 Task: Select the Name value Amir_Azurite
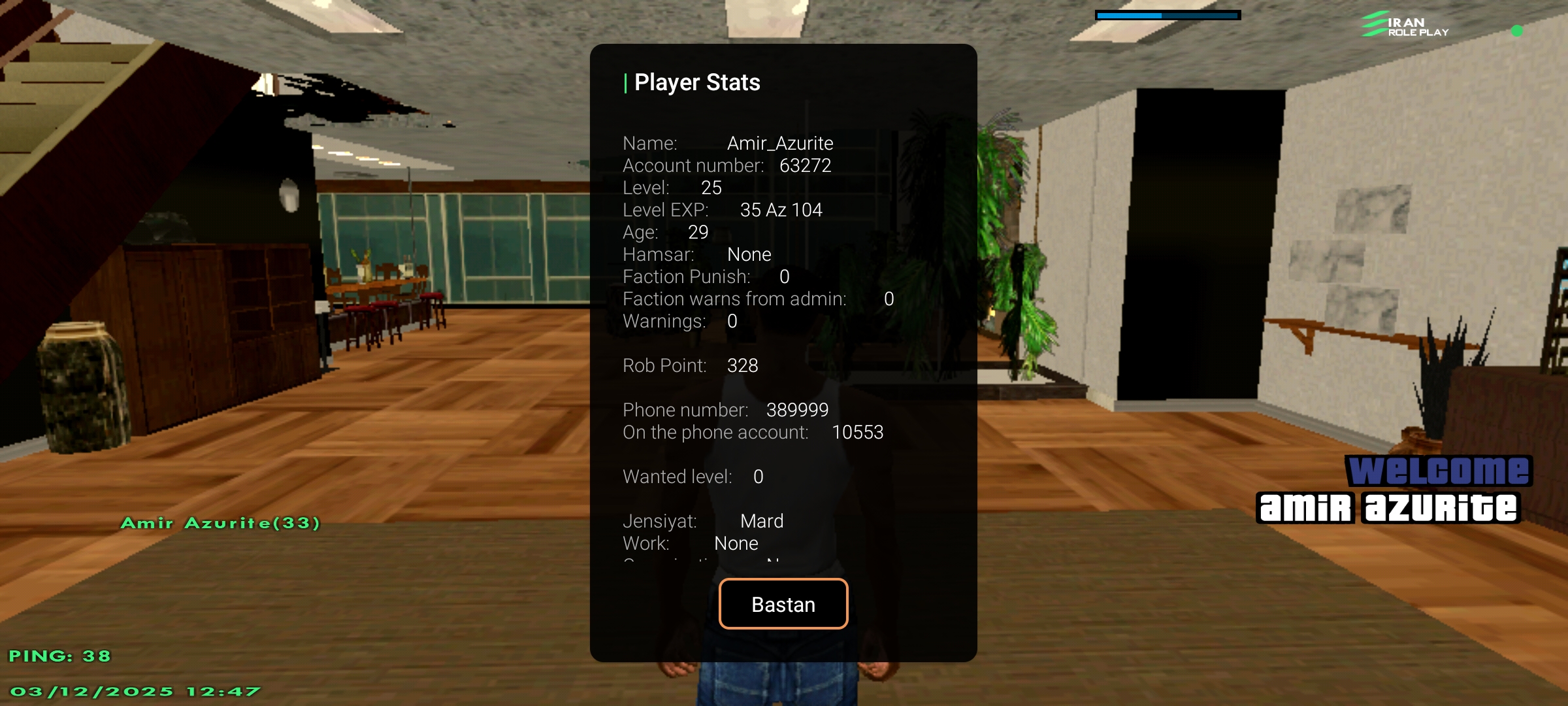(781, 143)
